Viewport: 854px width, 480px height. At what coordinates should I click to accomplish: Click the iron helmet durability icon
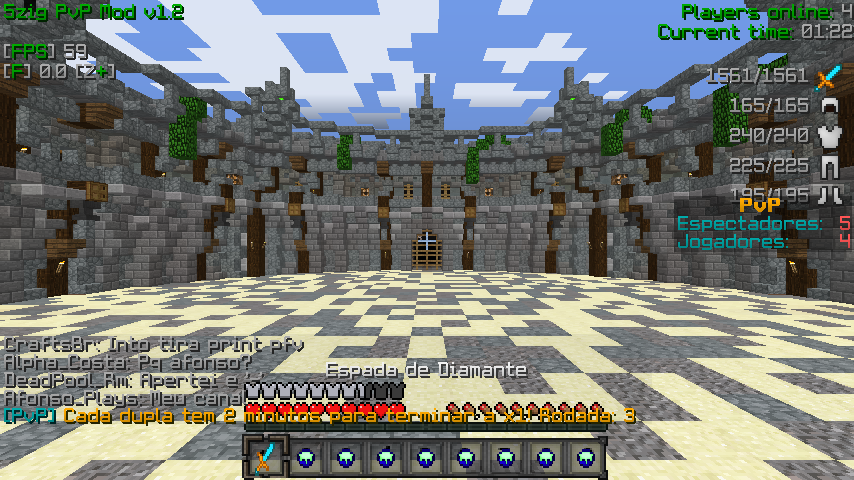tap(828, 105)
